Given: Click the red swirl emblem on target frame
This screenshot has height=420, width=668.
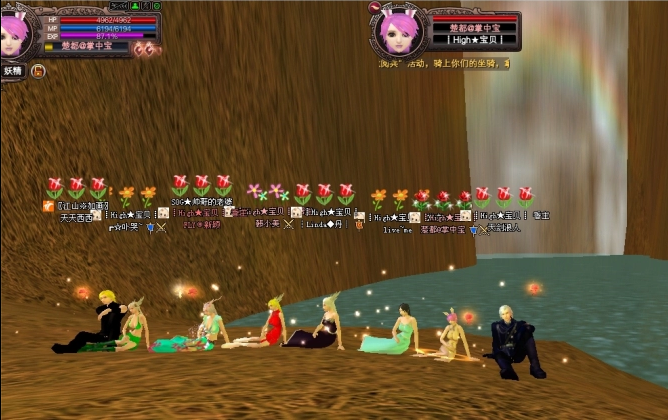Looking at the screenshot, I should tap(375, 7).
